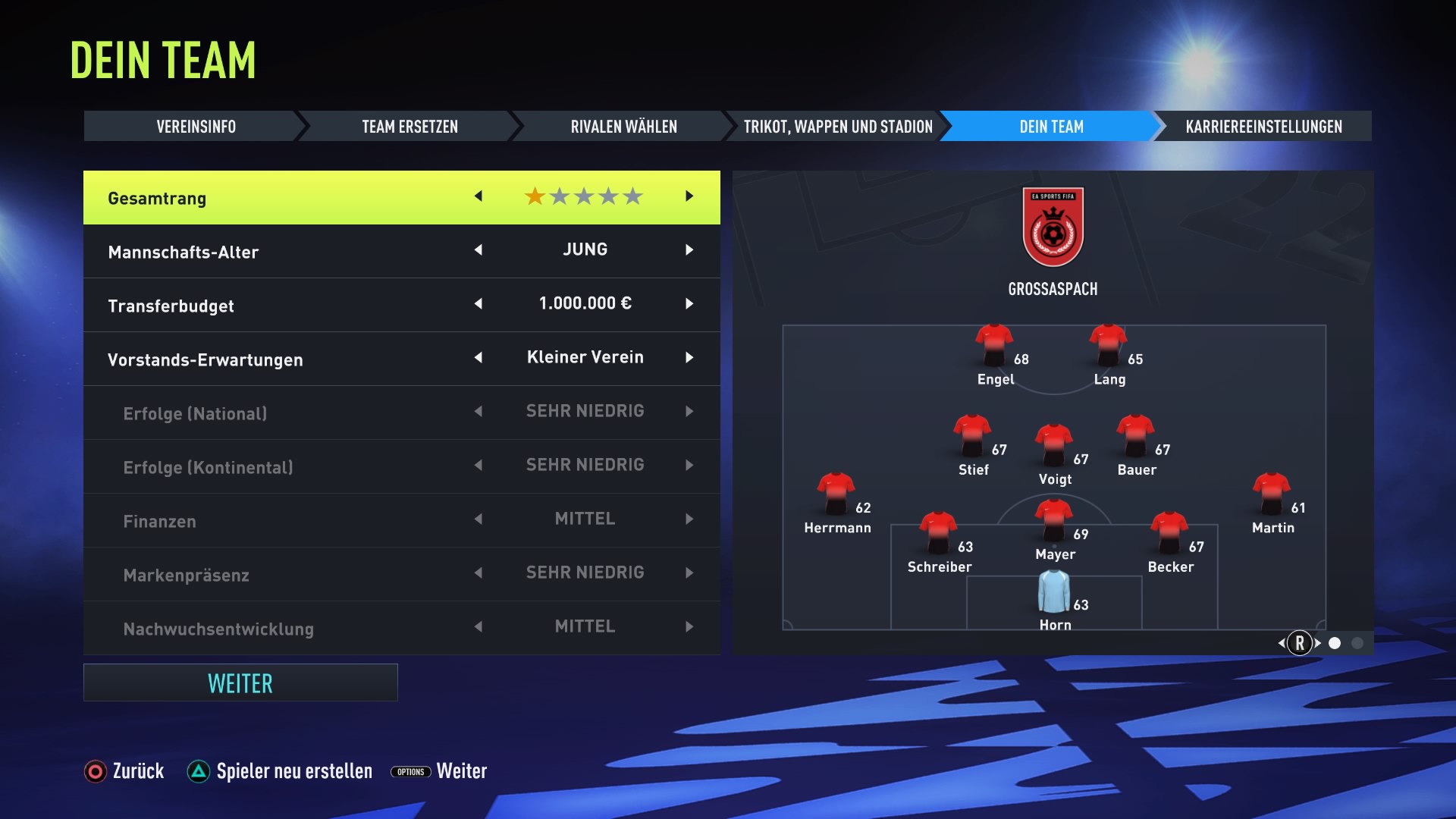Select the Erfolge (Kontinental) row

pos(401,466)
